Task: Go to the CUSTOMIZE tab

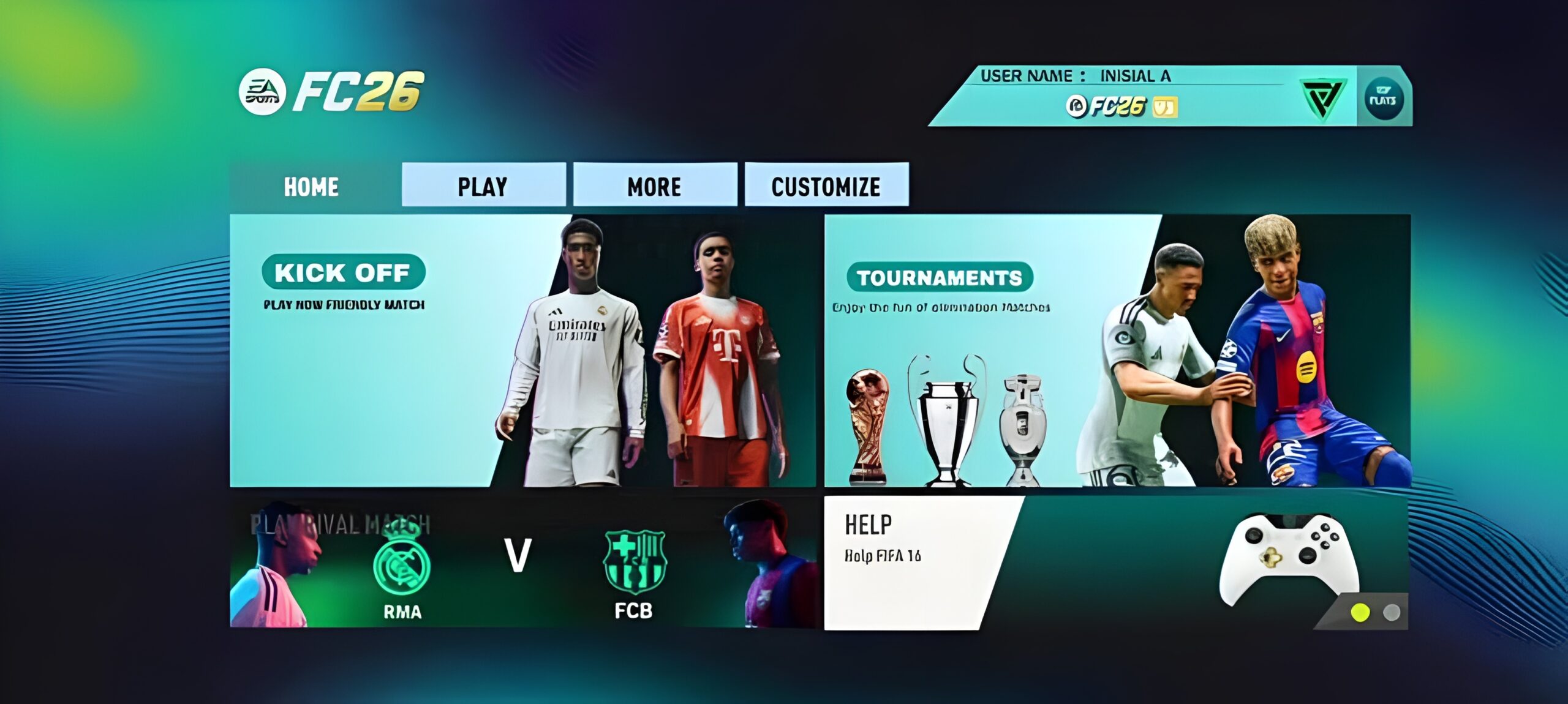Action: pos(826,185)
